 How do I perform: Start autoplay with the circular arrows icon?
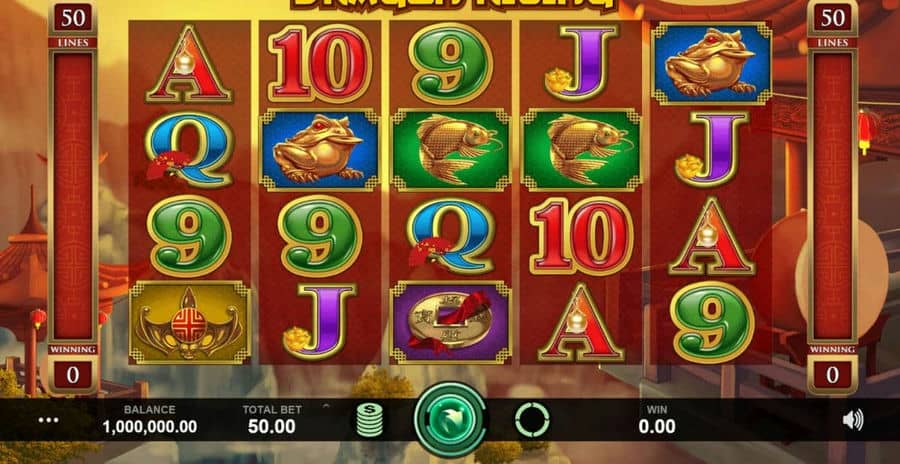tap(531, 420)
